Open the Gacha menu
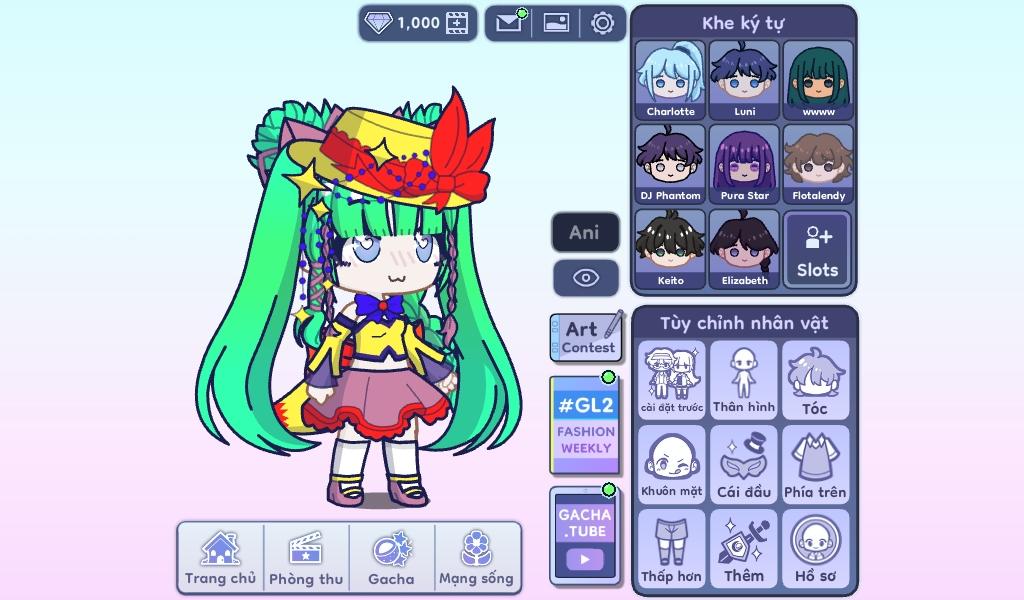Viewport: 1024px width, 600px height. point(391,558)
